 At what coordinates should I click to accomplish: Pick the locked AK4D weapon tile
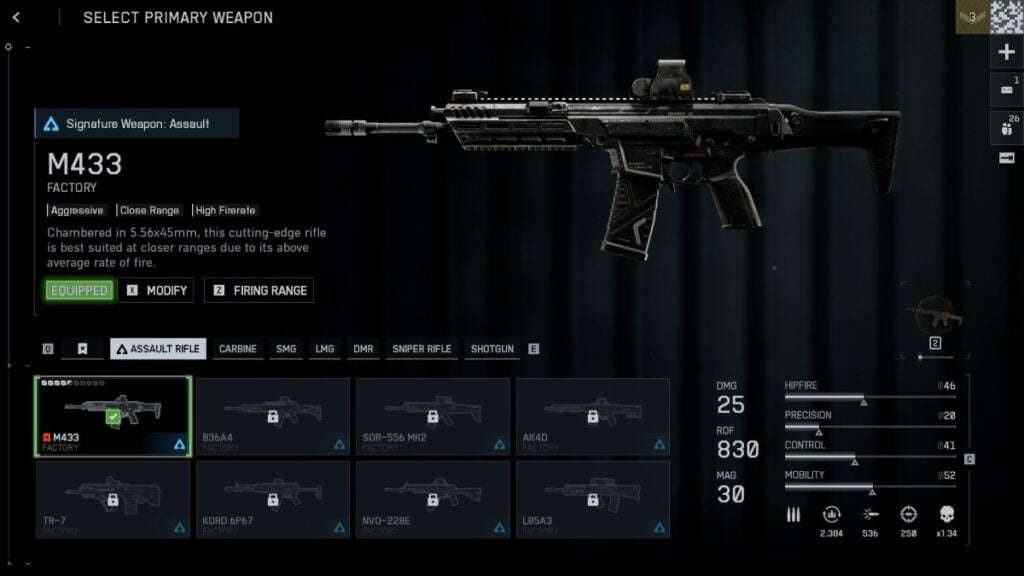[x=593, y=417]
